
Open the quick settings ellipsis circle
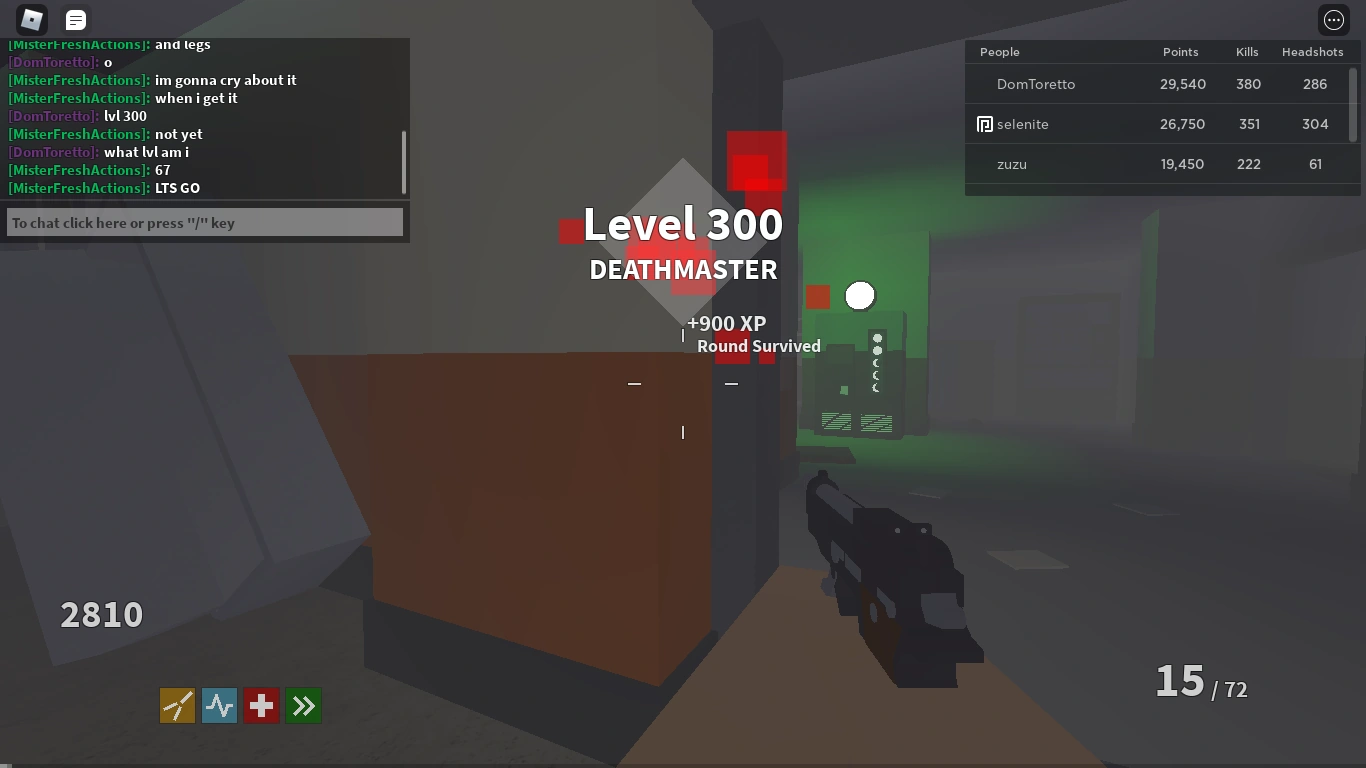(x=1333, y=19)
